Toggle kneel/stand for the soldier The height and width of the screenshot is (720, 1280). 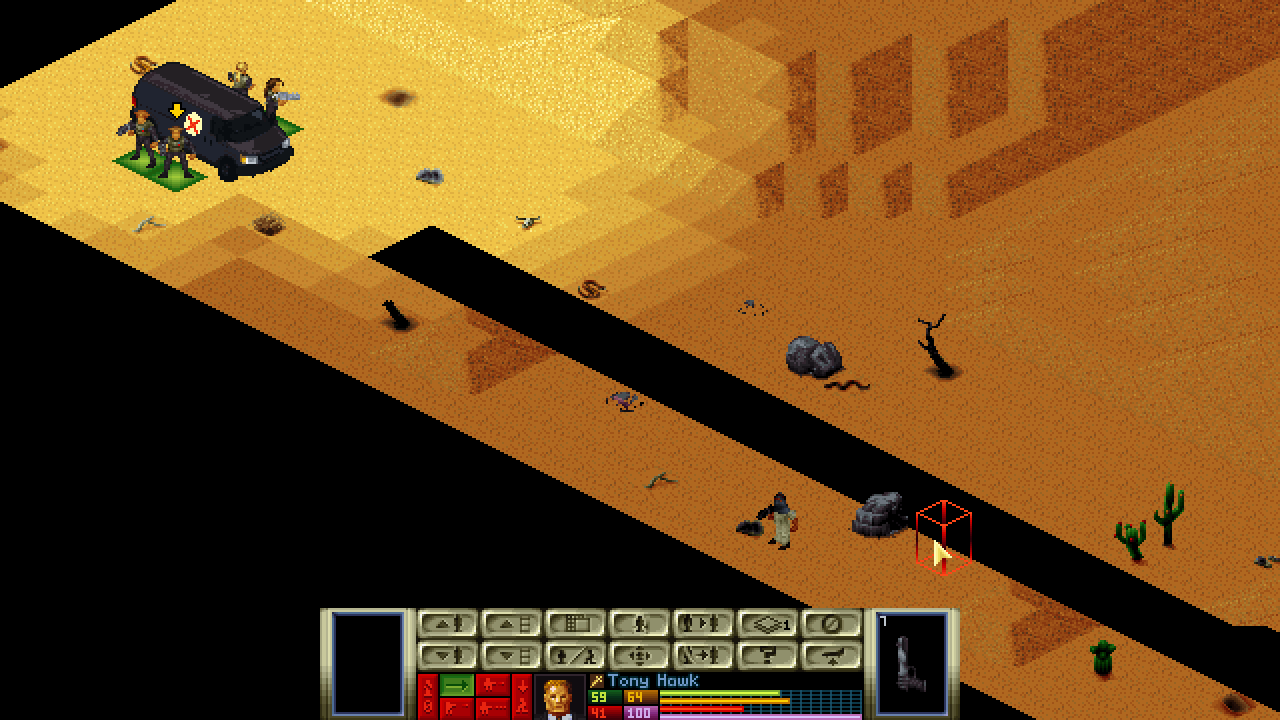pos(575,656)
